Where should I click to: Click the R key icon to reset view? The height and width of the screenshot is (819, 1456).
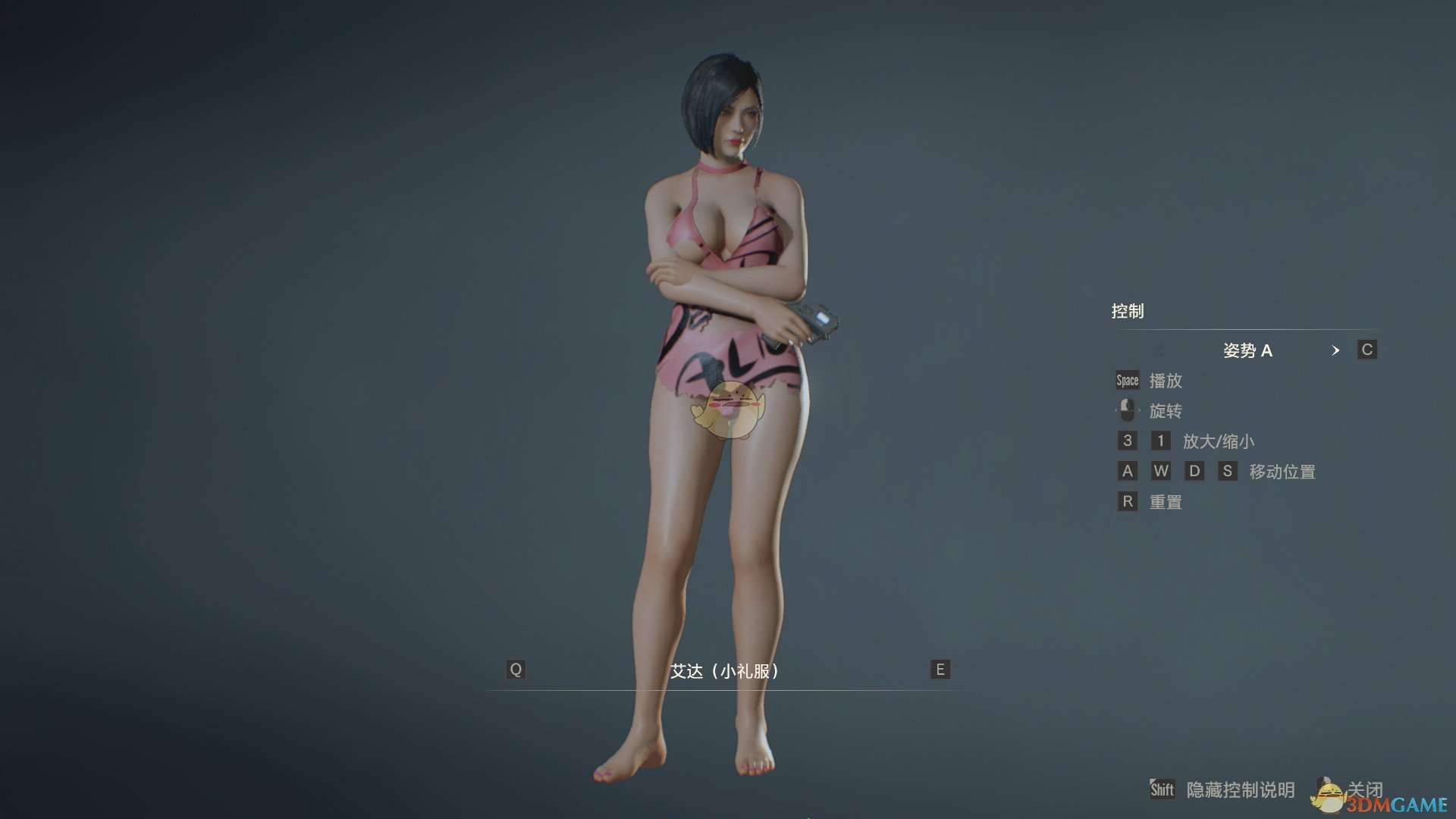pyautogui.click(x=1127, y=501)
